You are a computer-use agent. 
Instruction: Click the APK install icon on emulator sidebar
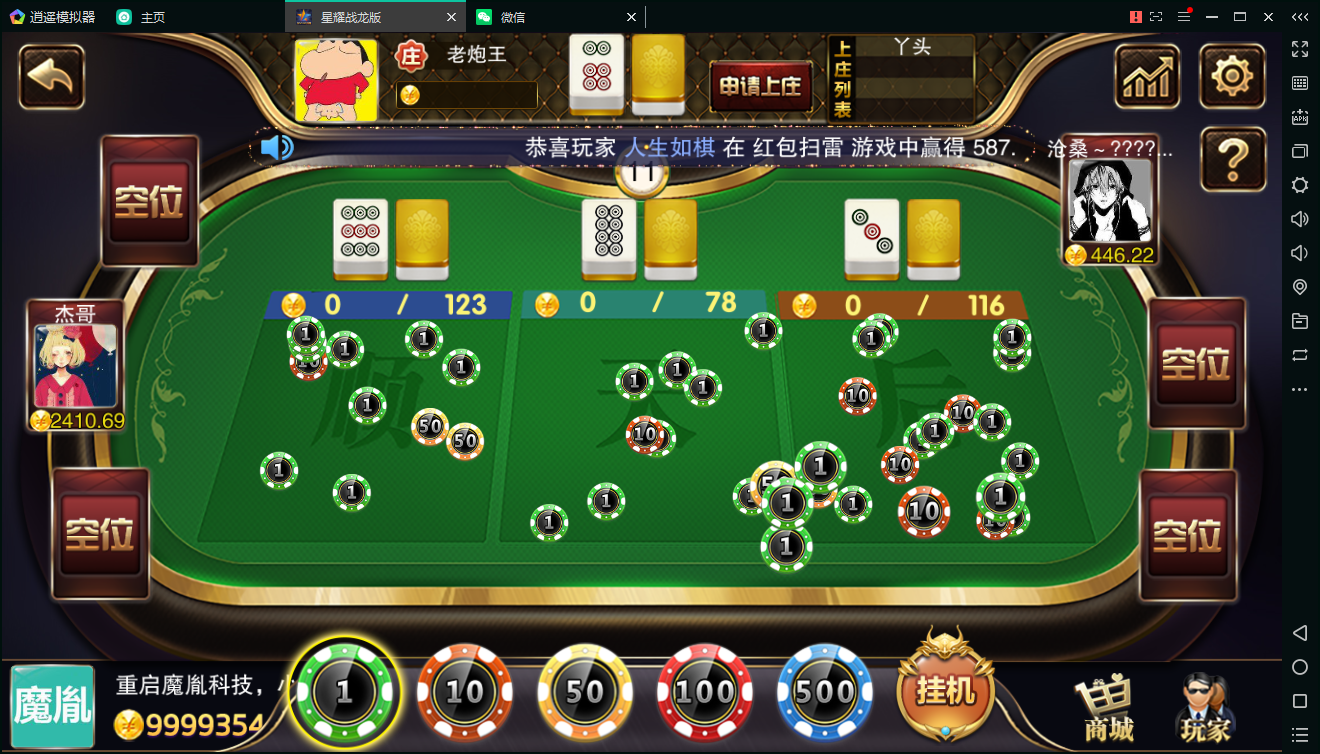click(1299, 116)
